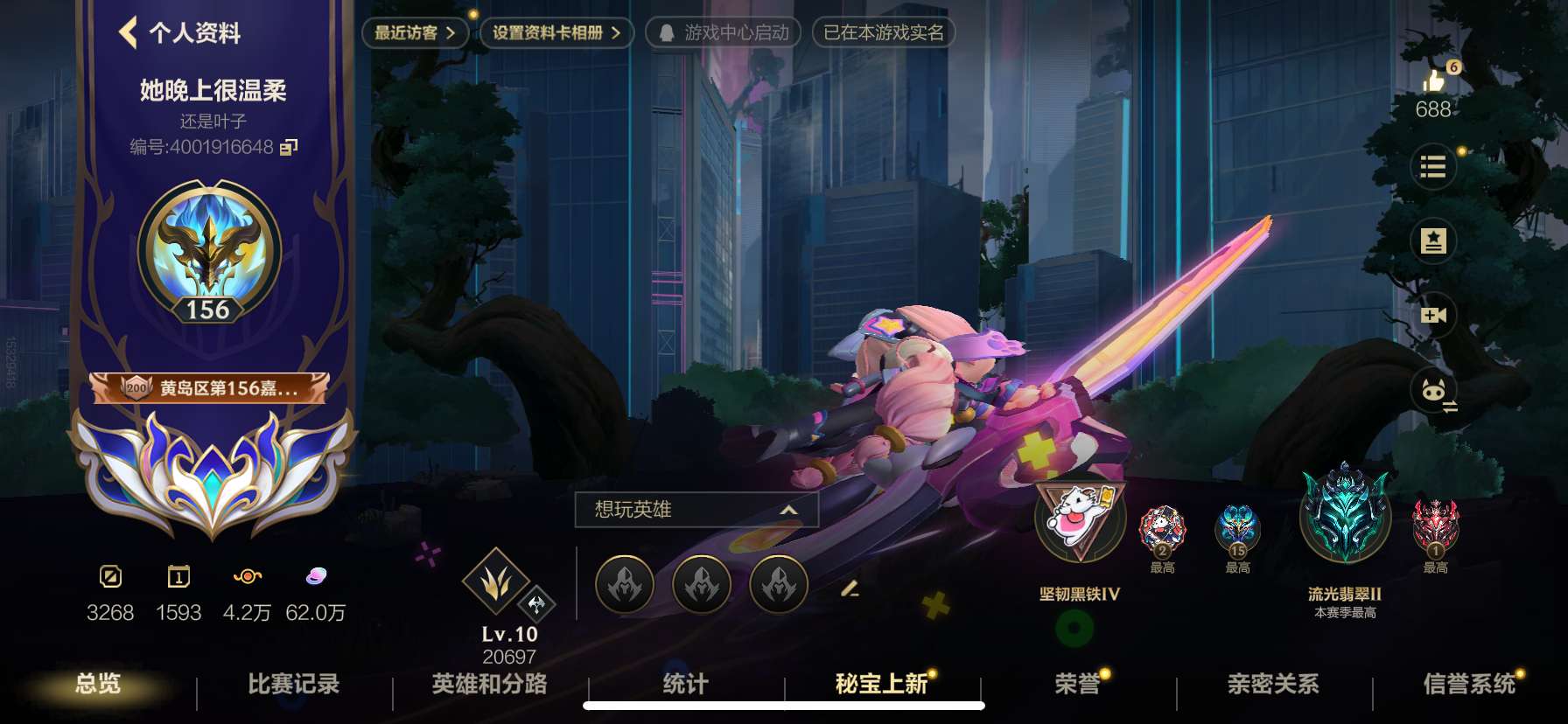The width and height of the screenshot is (1568, 724).
Task: Switch to the 比赛记录 tab
Action: click(291, 687)
